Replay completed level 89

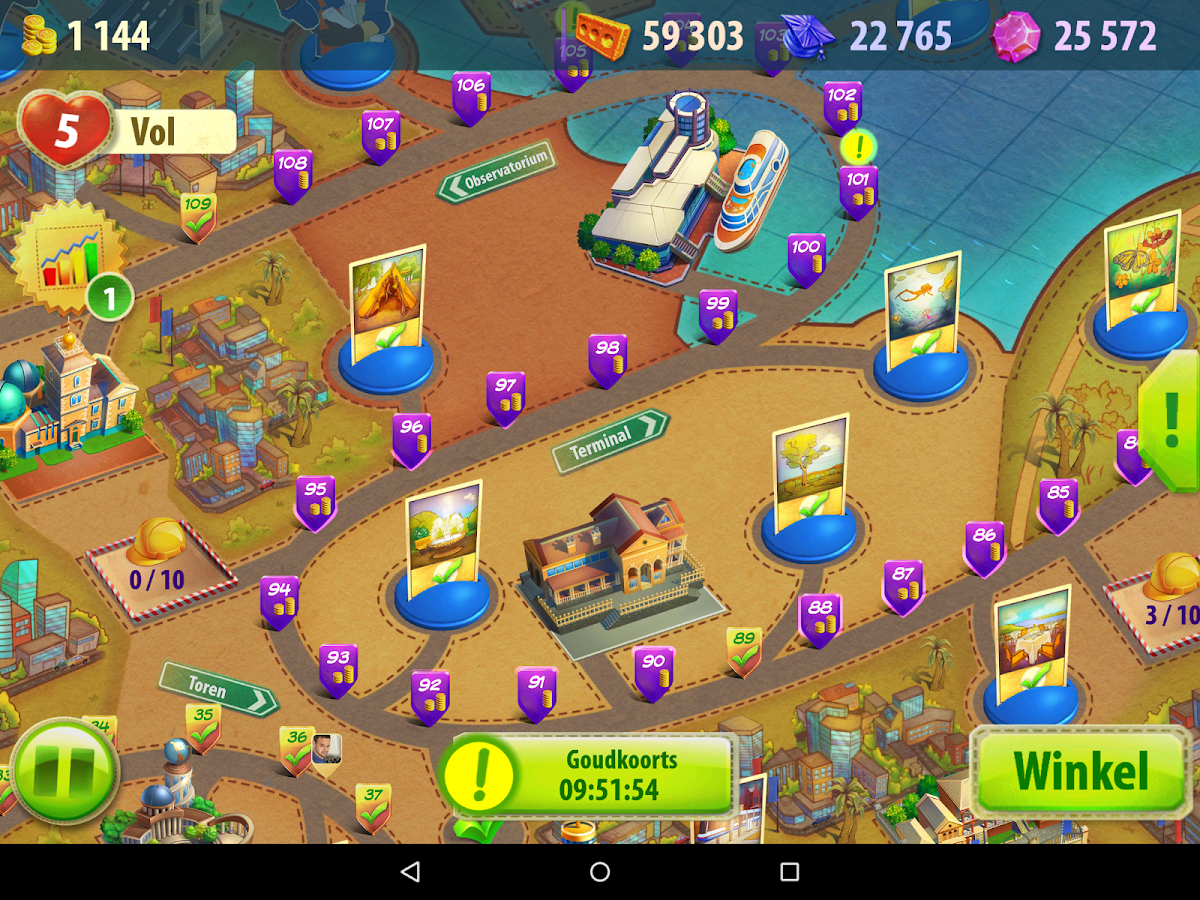pyautogui.click(x=743, y=651)
